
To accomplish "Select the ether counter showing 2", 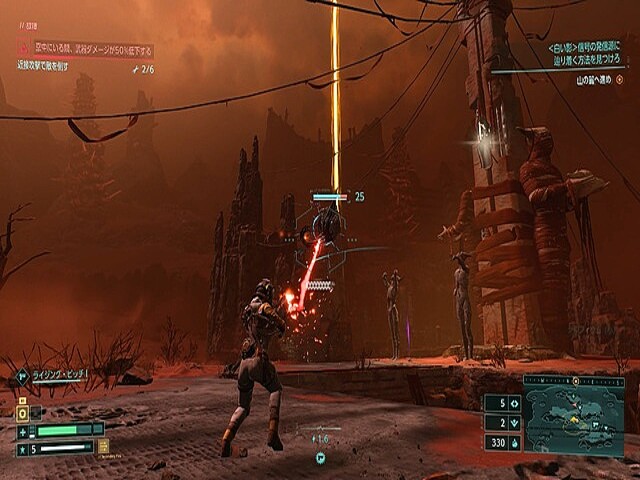I will tap(501, 423).
